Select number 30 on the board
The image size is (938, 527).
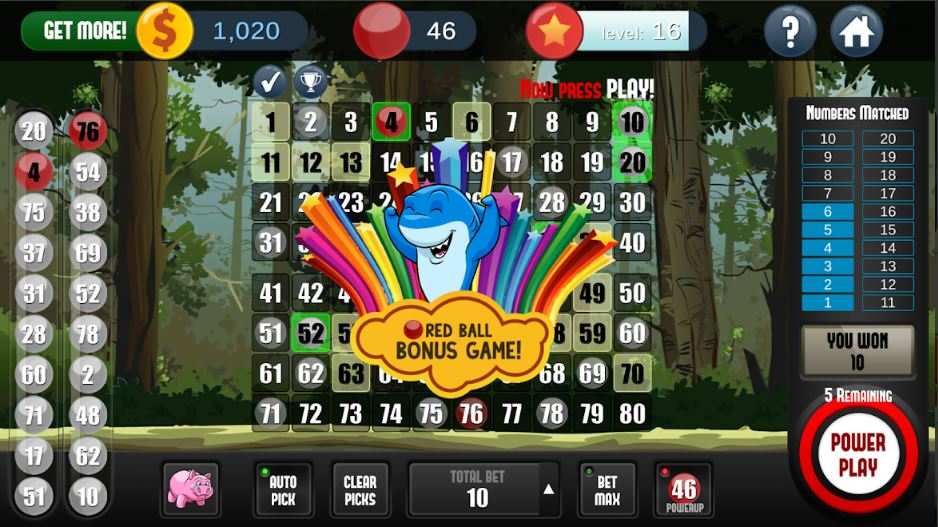632,203
